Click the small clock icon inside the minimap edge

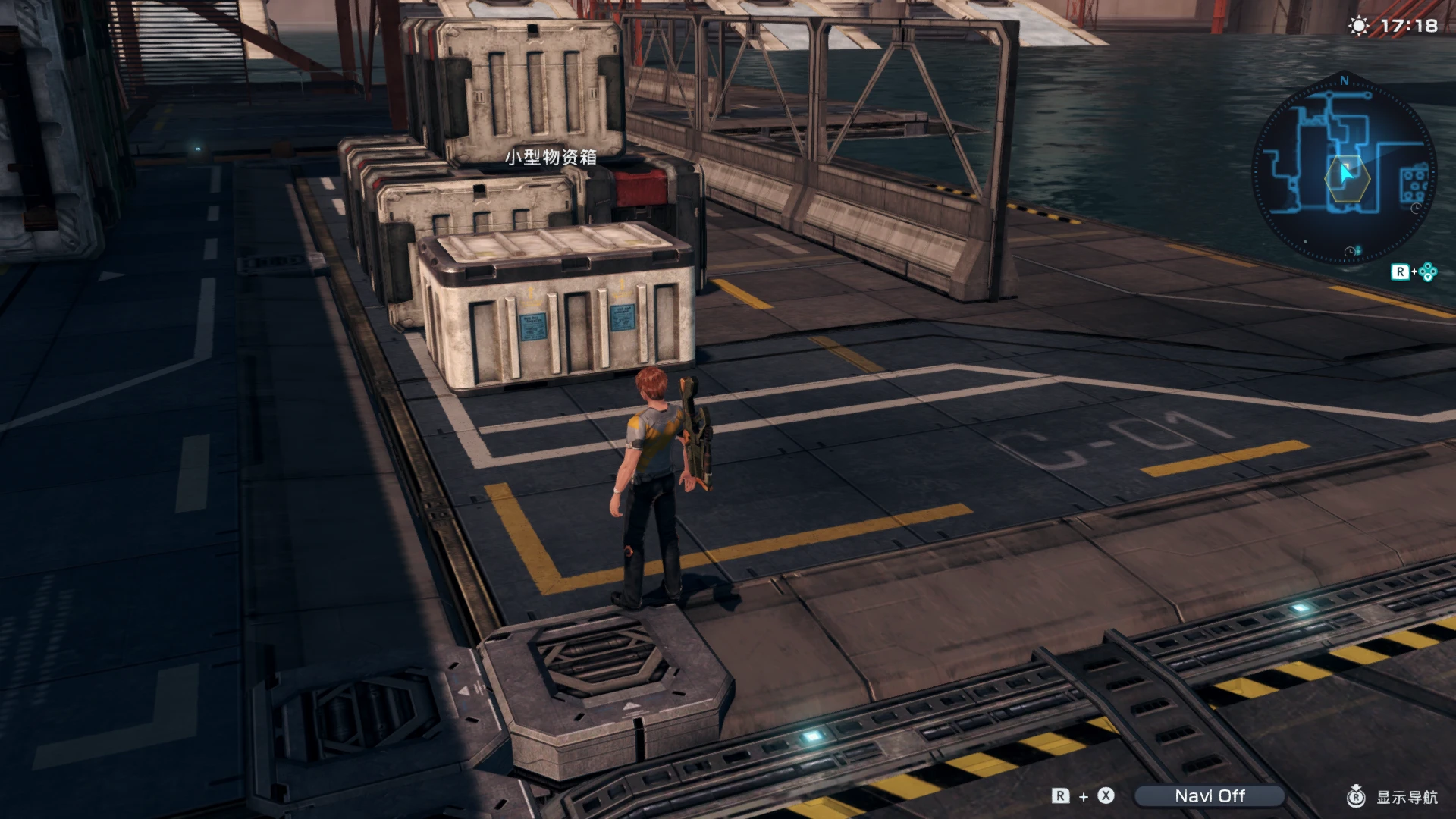(x=1415, y=209)
